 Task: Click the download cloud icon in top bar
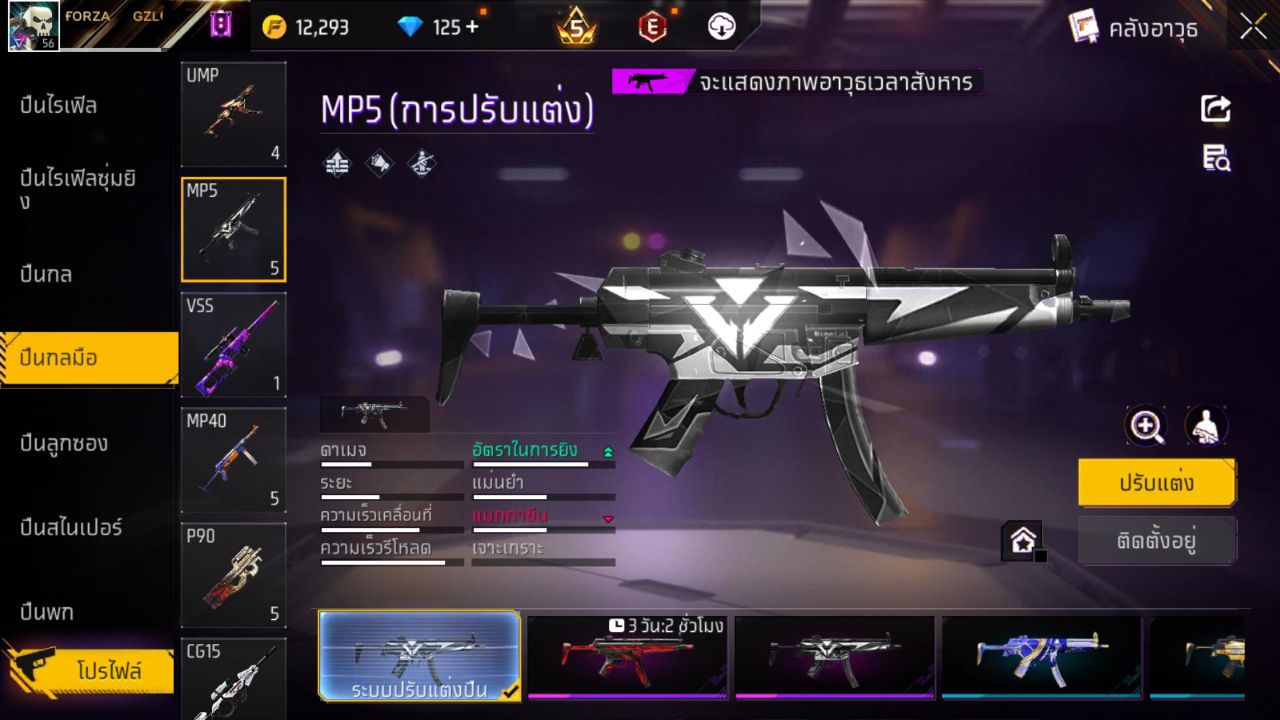pos(720,27)
